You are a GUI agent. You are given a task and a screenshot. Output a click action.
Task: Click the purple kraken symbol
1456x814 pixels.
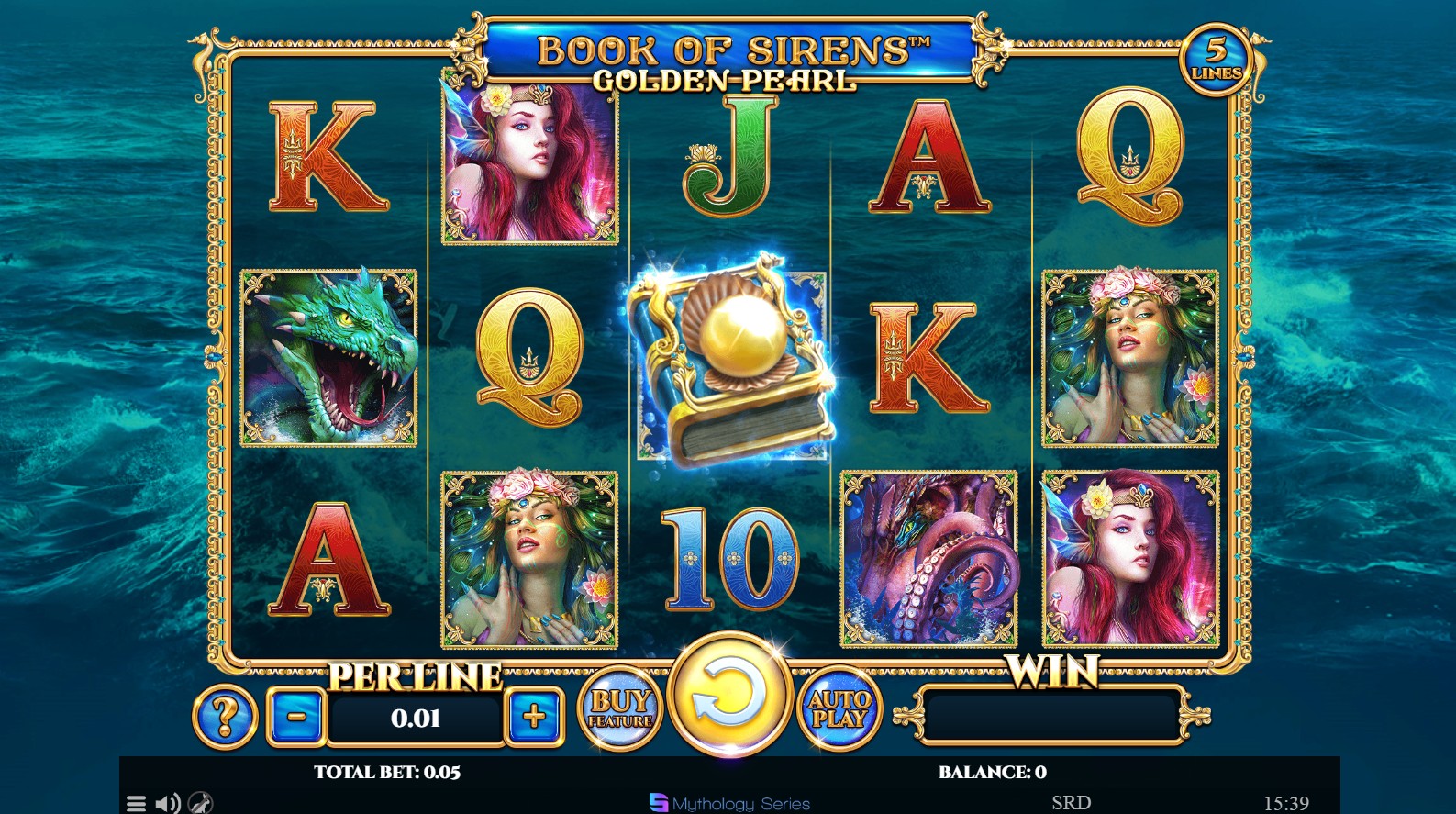(x=928, y=557)
